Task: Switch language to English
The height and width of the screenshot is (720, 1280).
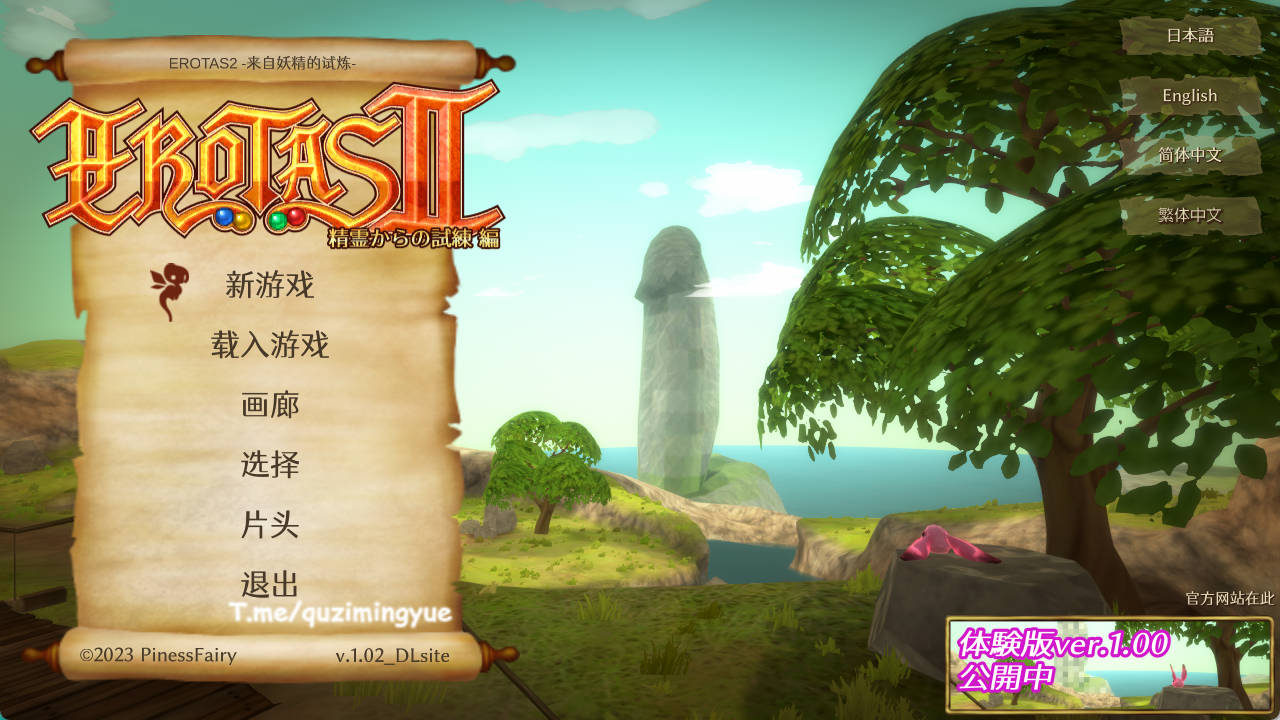Action: click(x=1189, y=96)
